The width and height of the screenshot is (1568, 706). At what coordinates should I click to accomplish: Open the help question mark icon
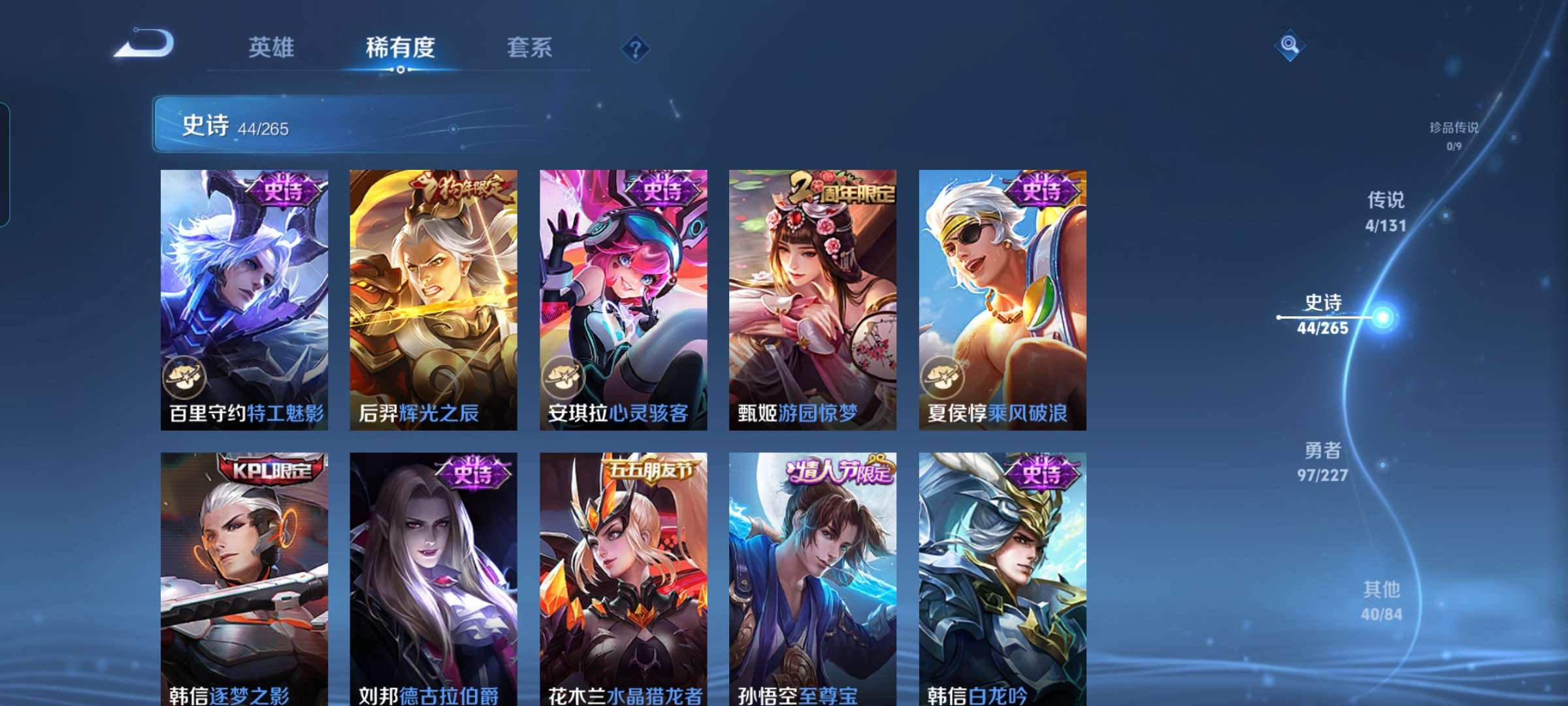634,48
